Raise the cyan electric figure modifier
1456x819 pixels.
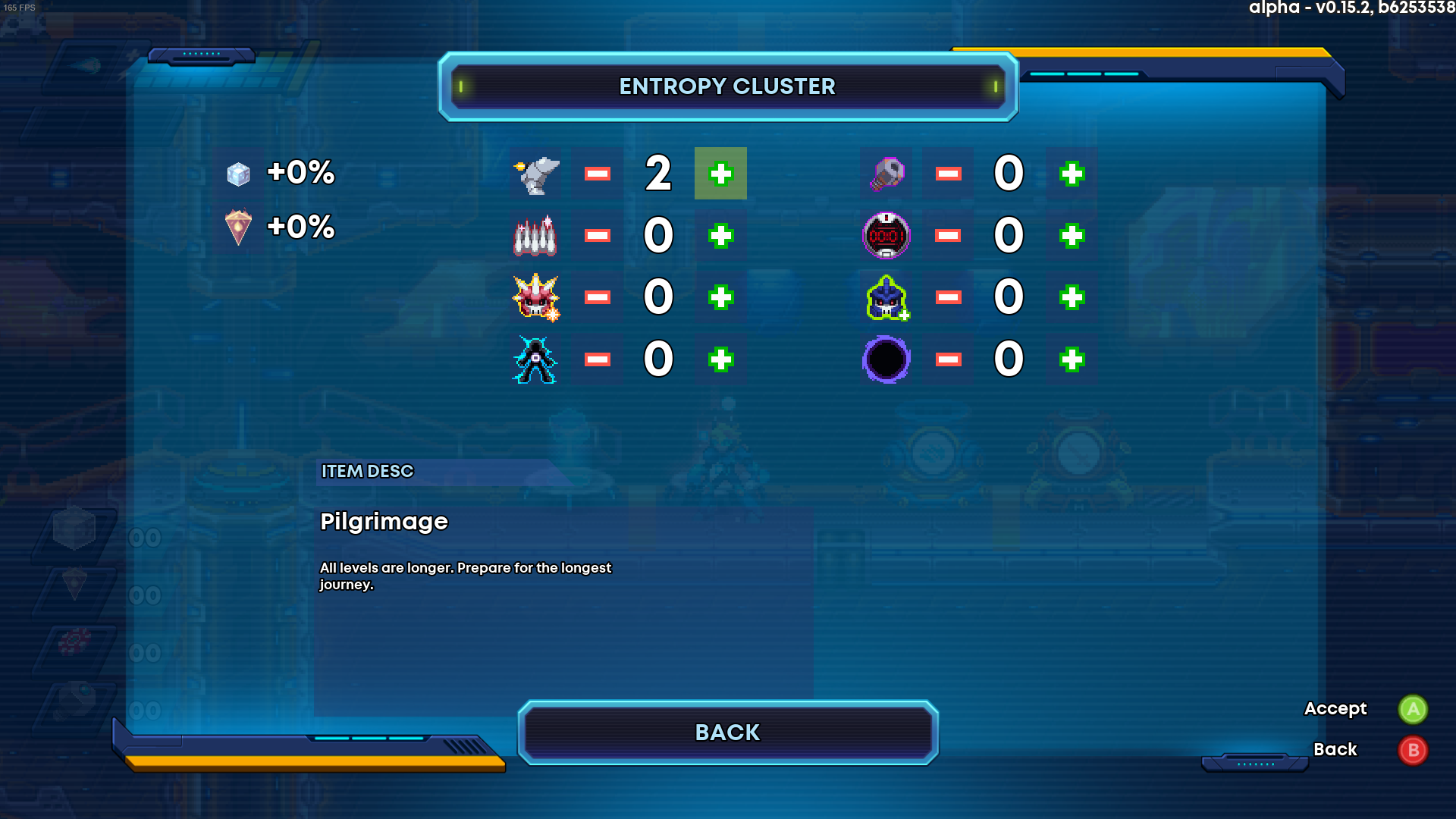[x=720, y=359]
